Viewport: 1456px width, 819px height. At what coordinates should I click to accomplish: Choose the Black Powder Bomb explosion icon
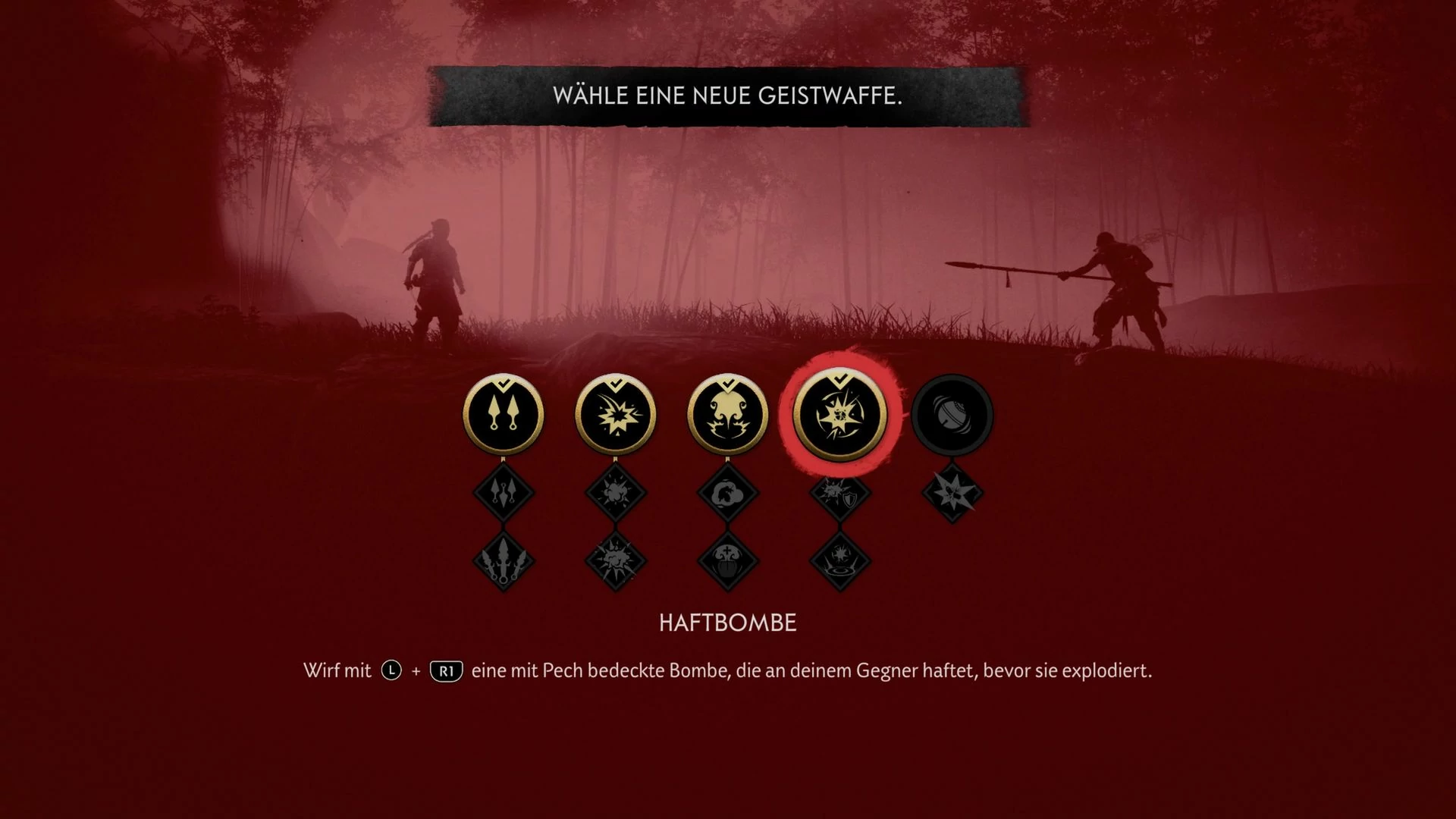615,415
